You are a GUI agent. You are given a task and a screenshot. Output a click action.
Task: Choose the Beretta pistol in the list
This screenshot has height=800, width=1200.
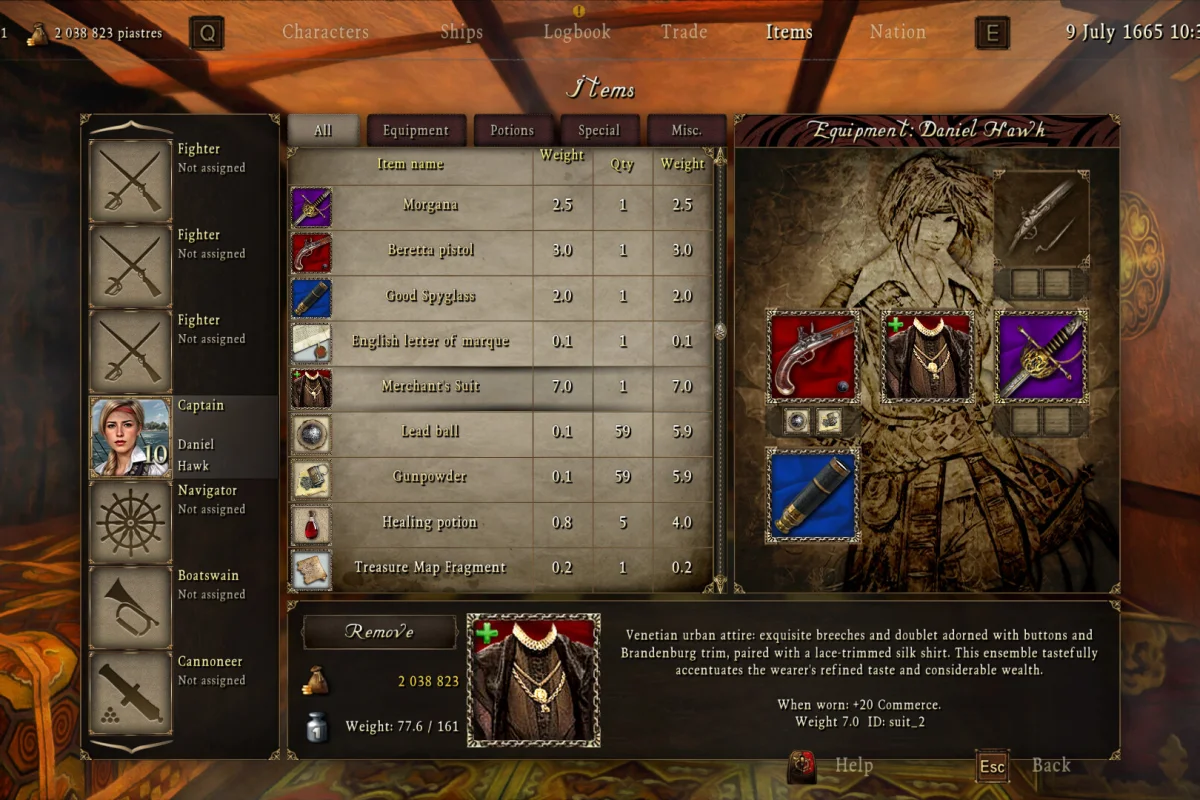(x=430, y=250)
